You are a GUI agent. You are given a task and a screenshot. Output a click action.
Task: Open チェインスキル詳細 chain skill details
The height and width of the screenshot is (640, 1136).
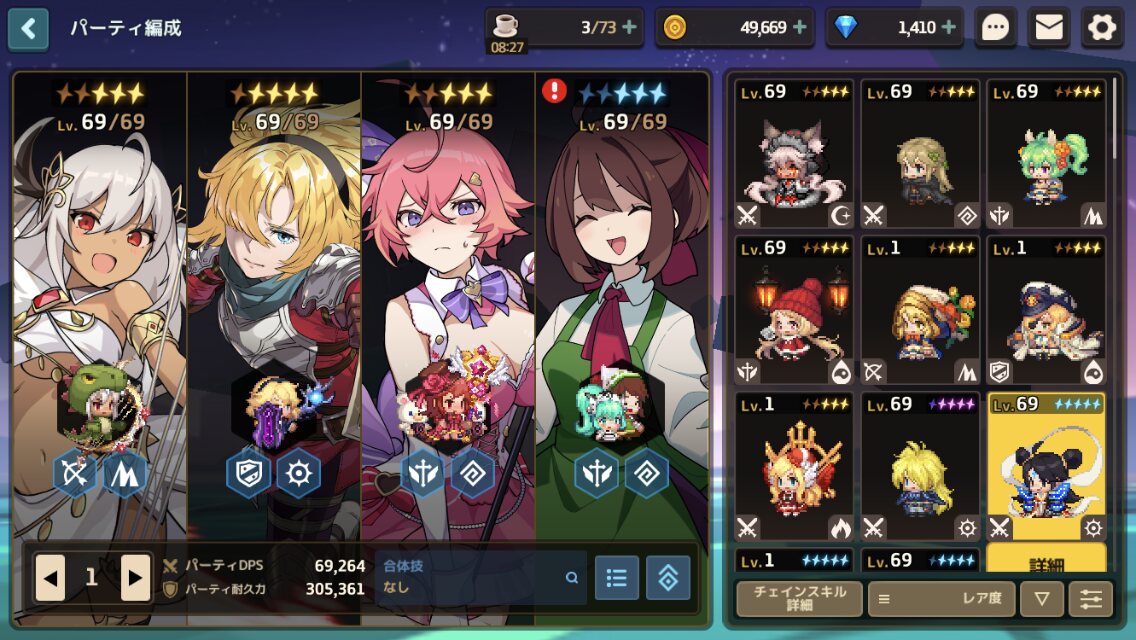799,598
